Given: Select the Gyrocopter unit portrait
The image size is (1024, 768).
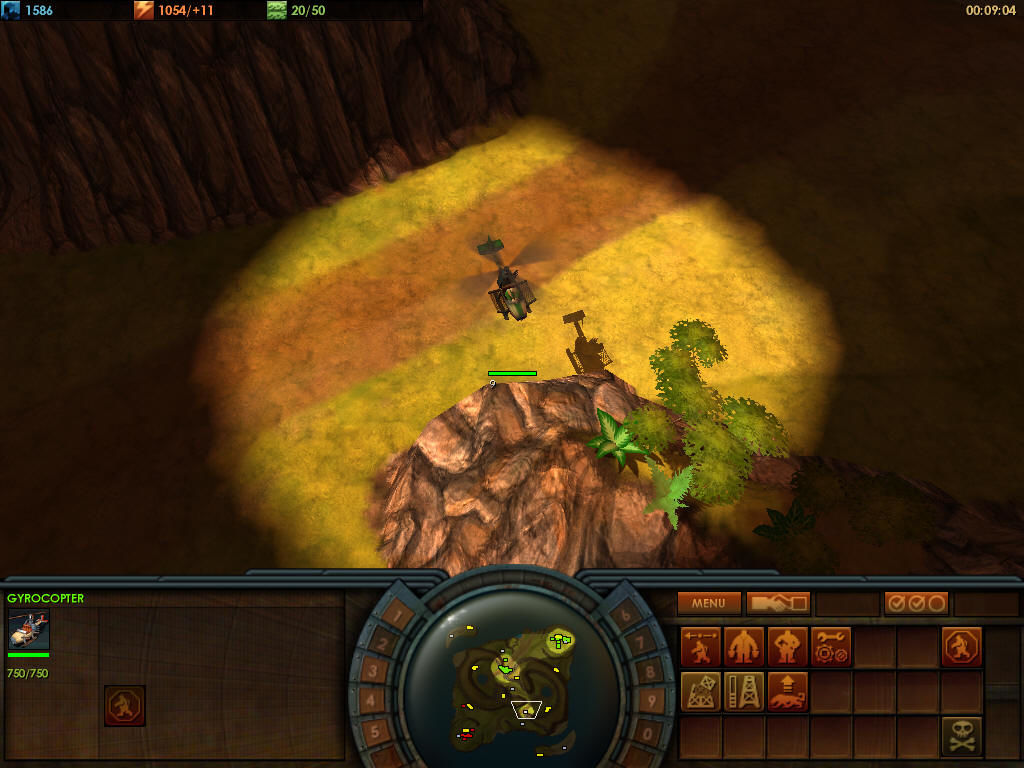Looking at the screenshot, I should tap(28, 630).
